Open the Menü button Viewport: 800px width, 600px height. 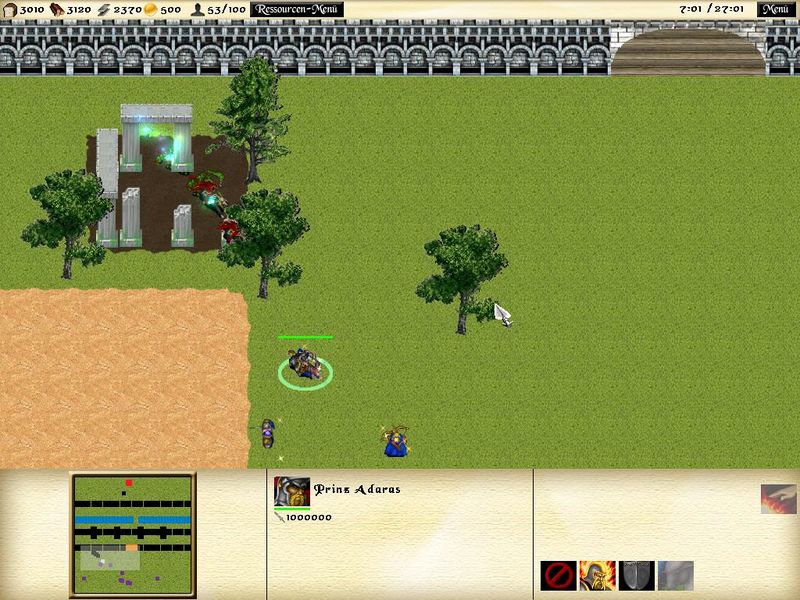[x=776, y=9]
